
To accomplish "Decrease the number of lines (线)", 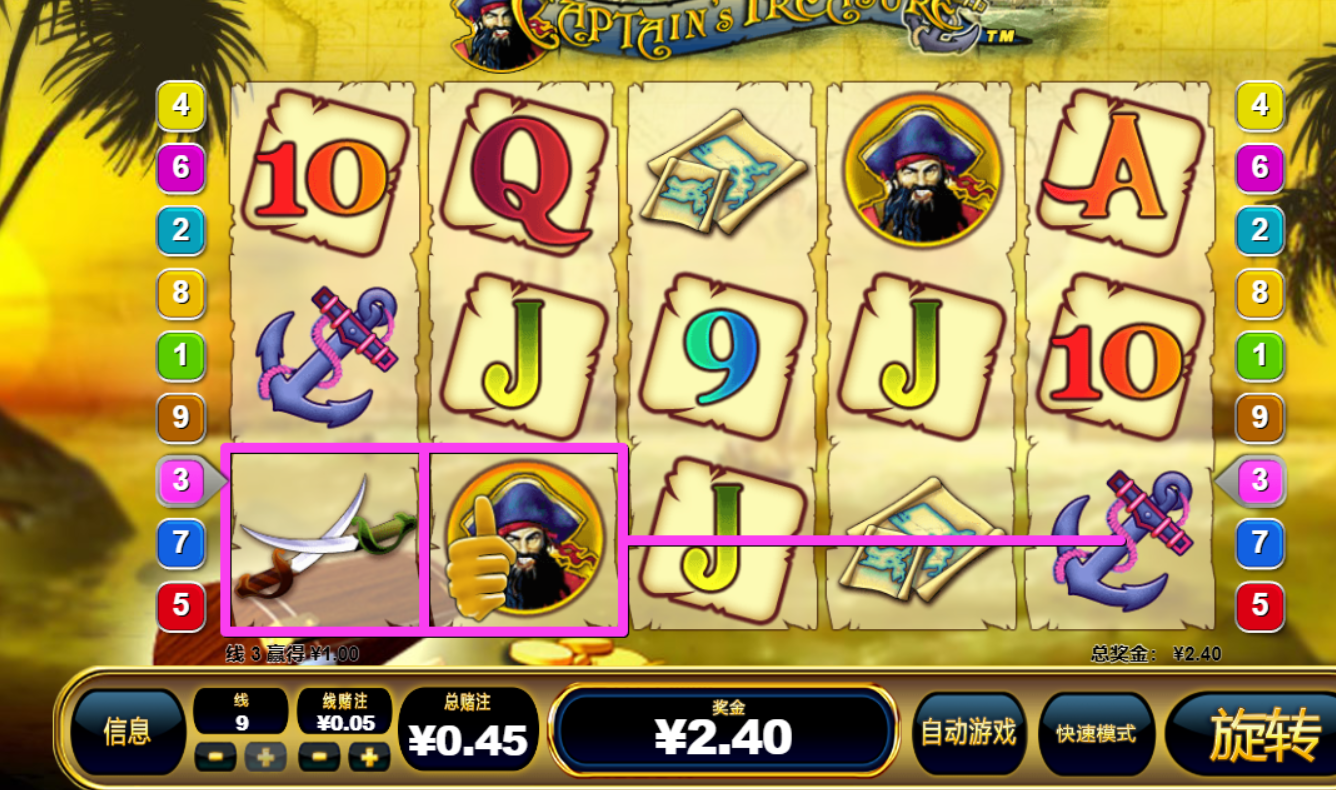I will tap(215, 757).
